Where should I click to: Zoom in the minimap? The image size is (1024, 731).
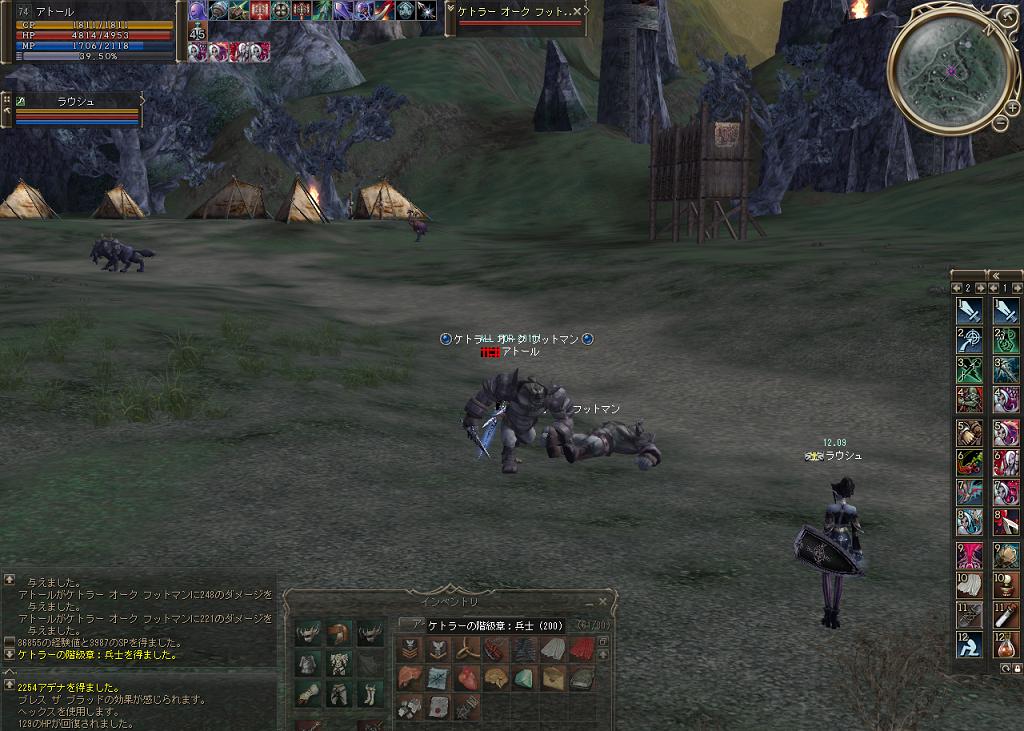(x=1012, y=107)
